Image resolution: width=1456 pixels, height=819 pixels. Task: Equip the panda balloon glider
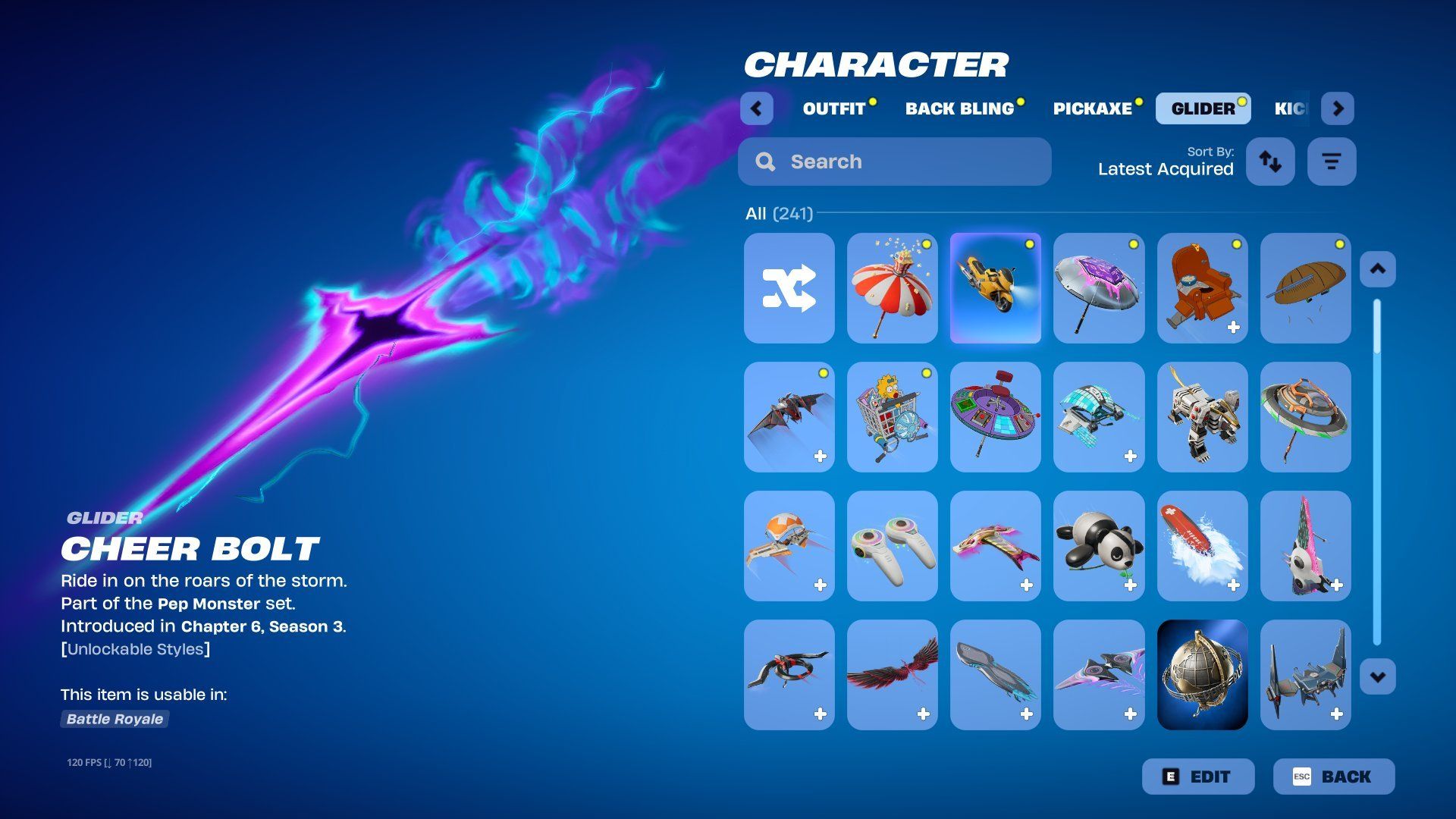[x=1098, y=546]
